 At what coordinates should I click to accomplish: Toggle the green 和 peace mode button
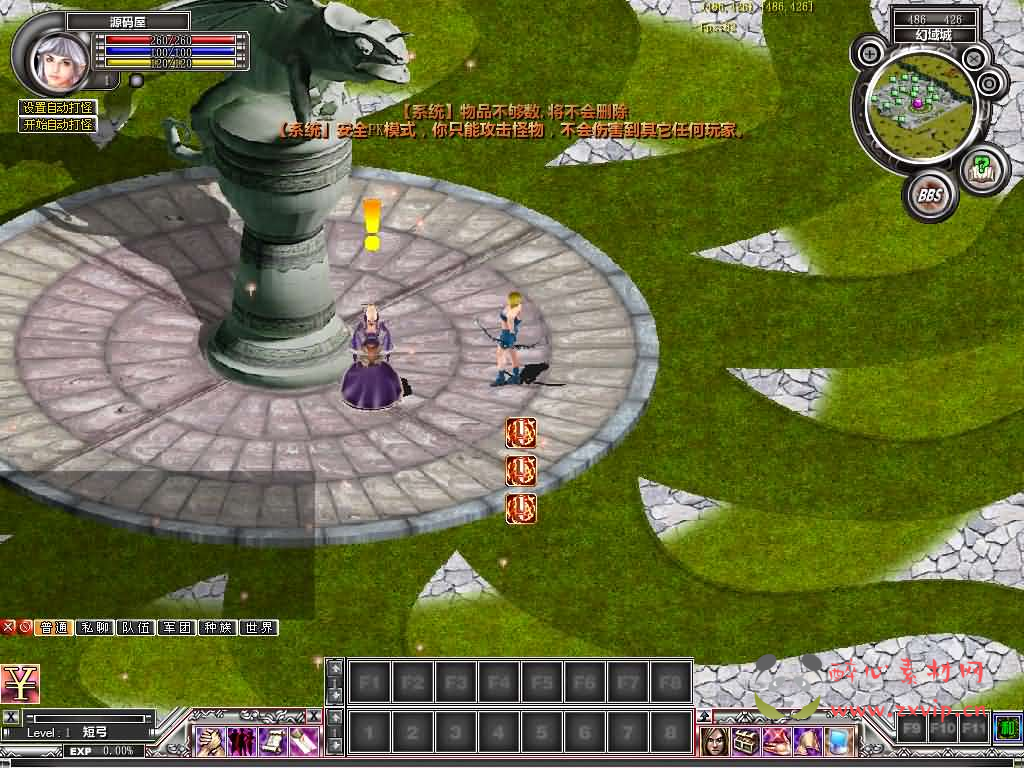point(1007,727)
